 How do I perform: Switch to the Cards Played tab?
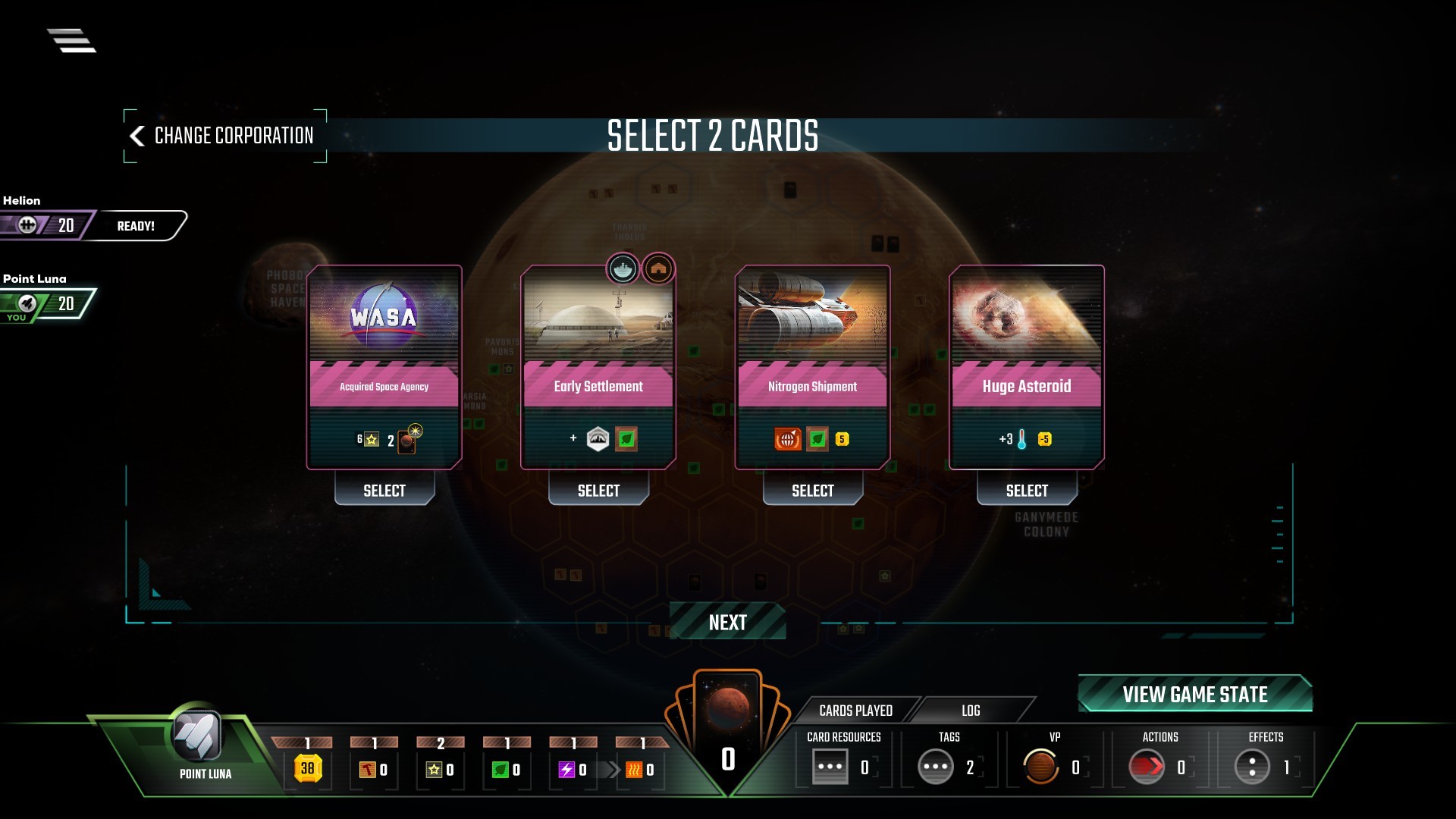coord(855,711)
